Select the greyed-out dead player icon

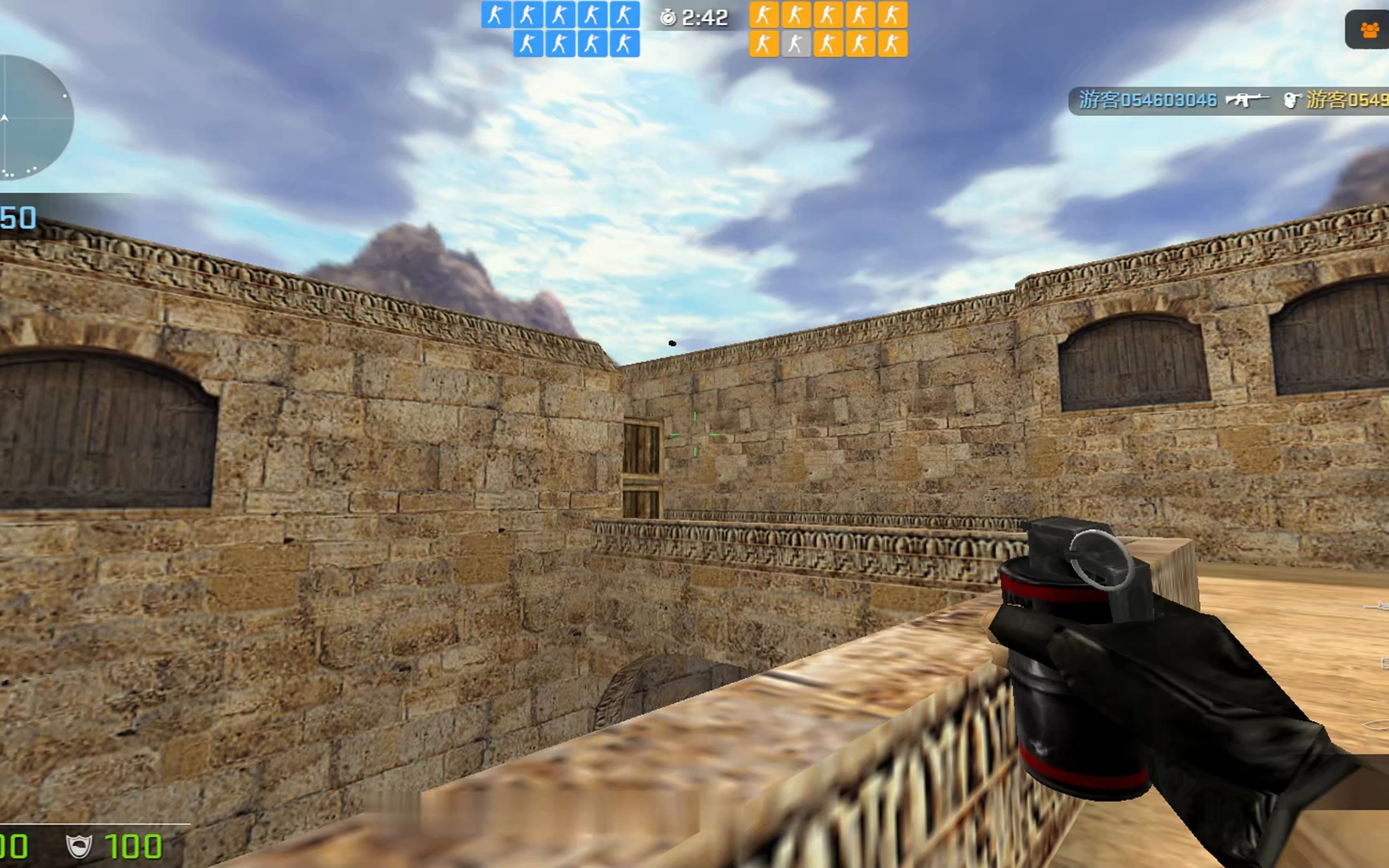point(795,44)
